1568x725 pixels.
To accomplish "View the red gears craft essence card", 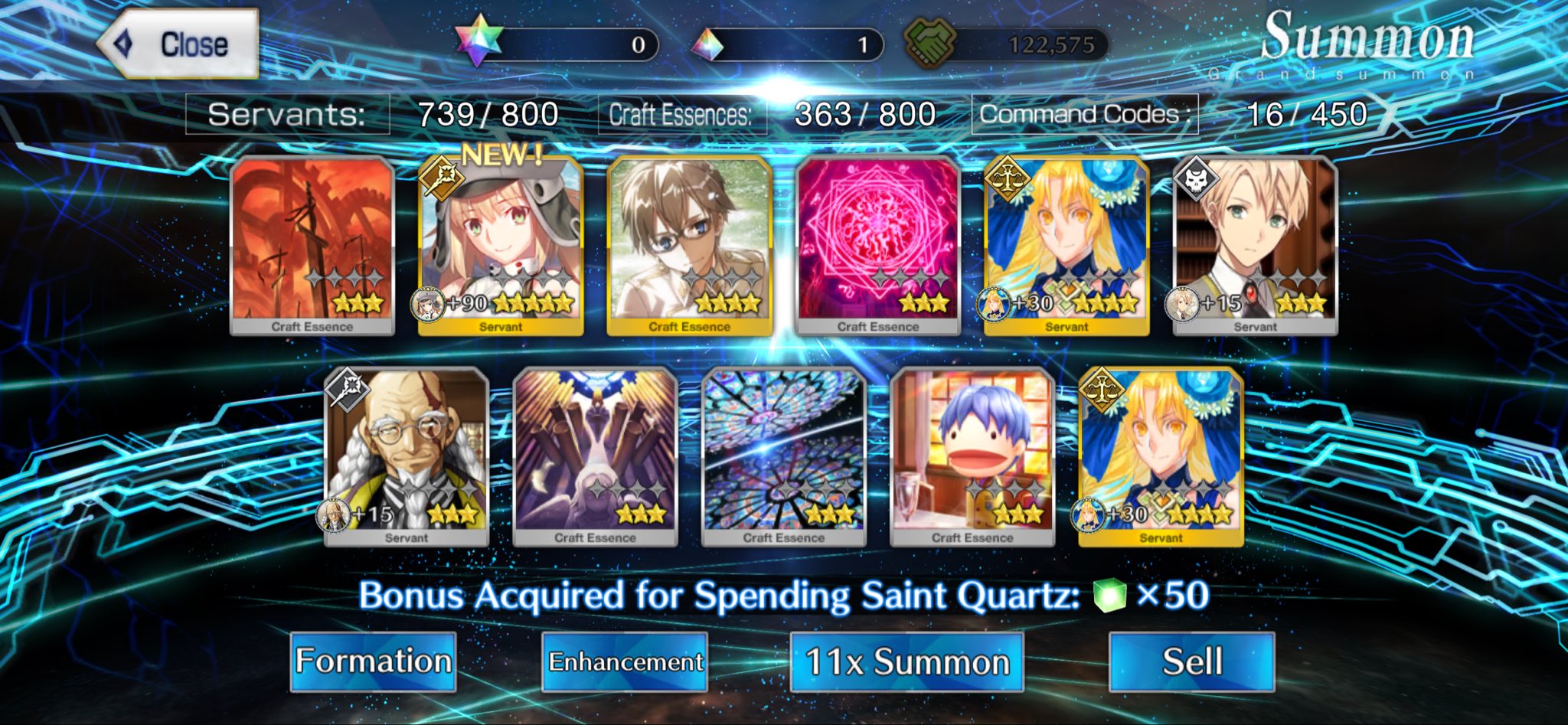I will coord(312,245).
